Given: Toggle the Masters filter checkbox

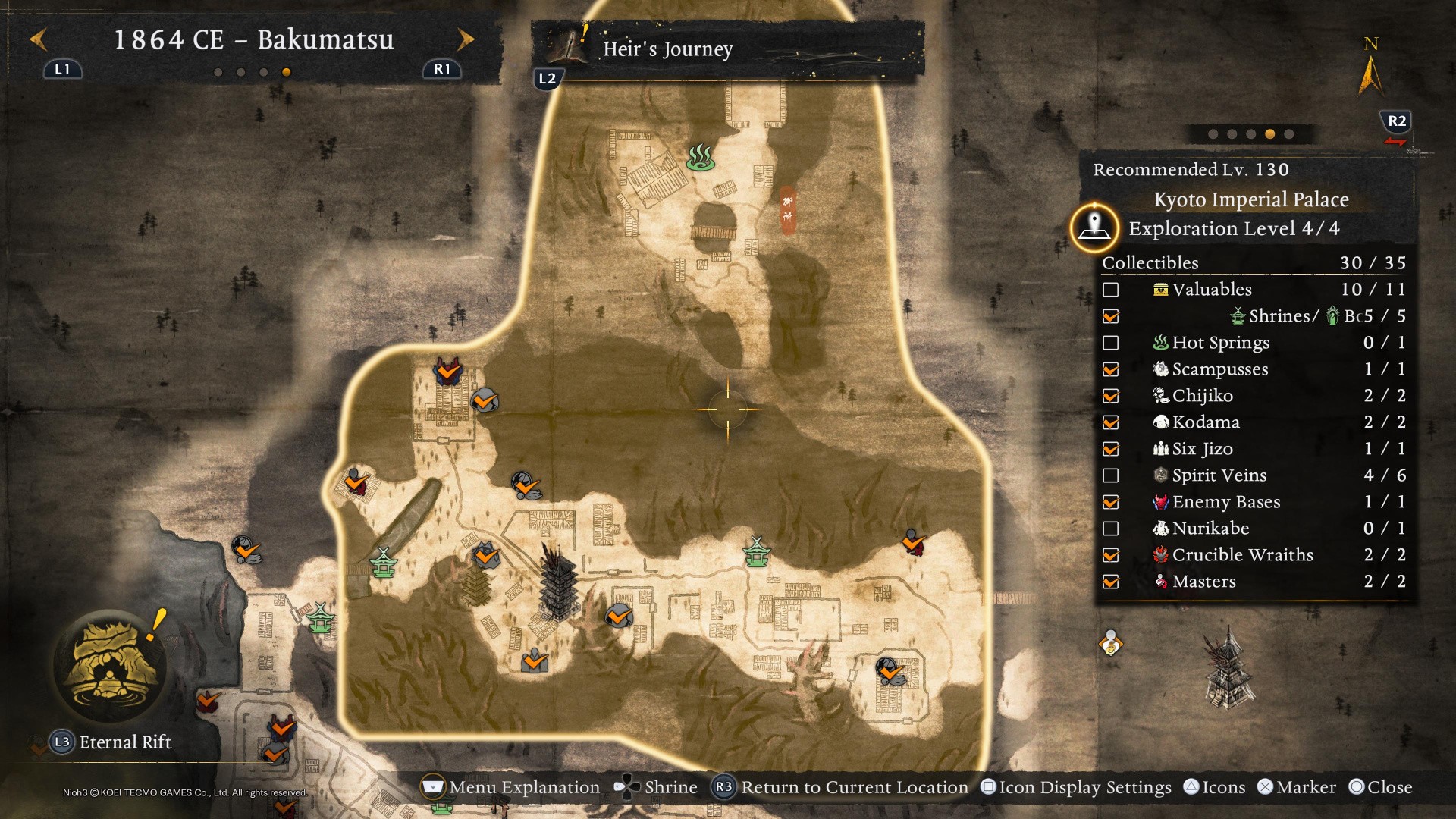Looking at the screenshot, I should [1111, 582].
